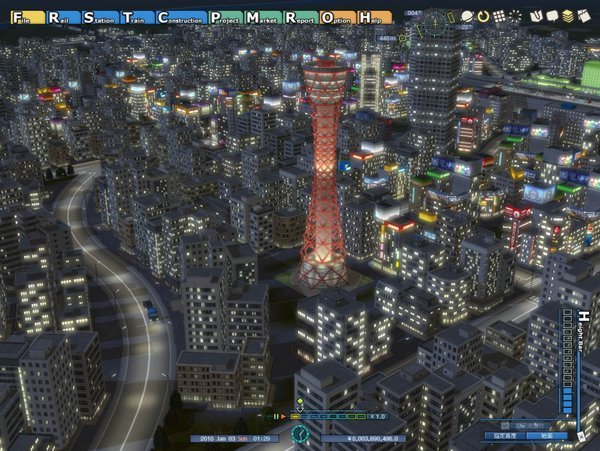Click the teal clock icon at the bottom

pyautogui.click(x=300, y=434)
